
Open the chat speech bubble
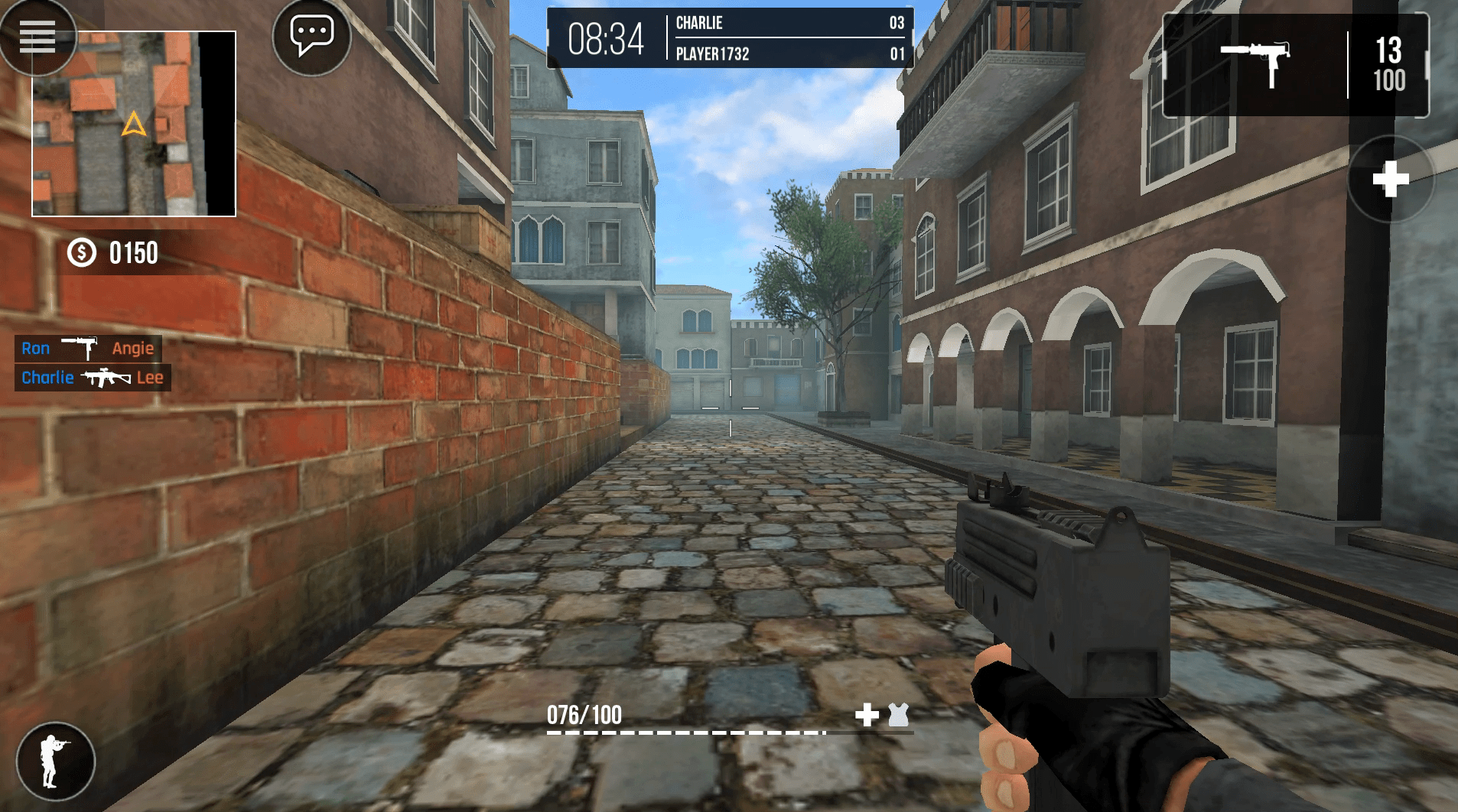311,36
